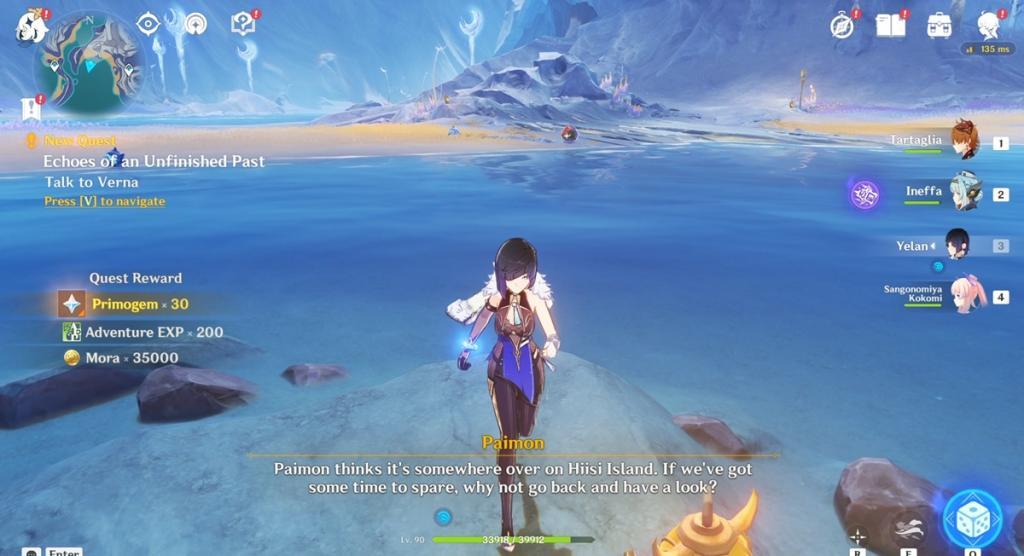Open the wish banner icon beside the eye

196,23
